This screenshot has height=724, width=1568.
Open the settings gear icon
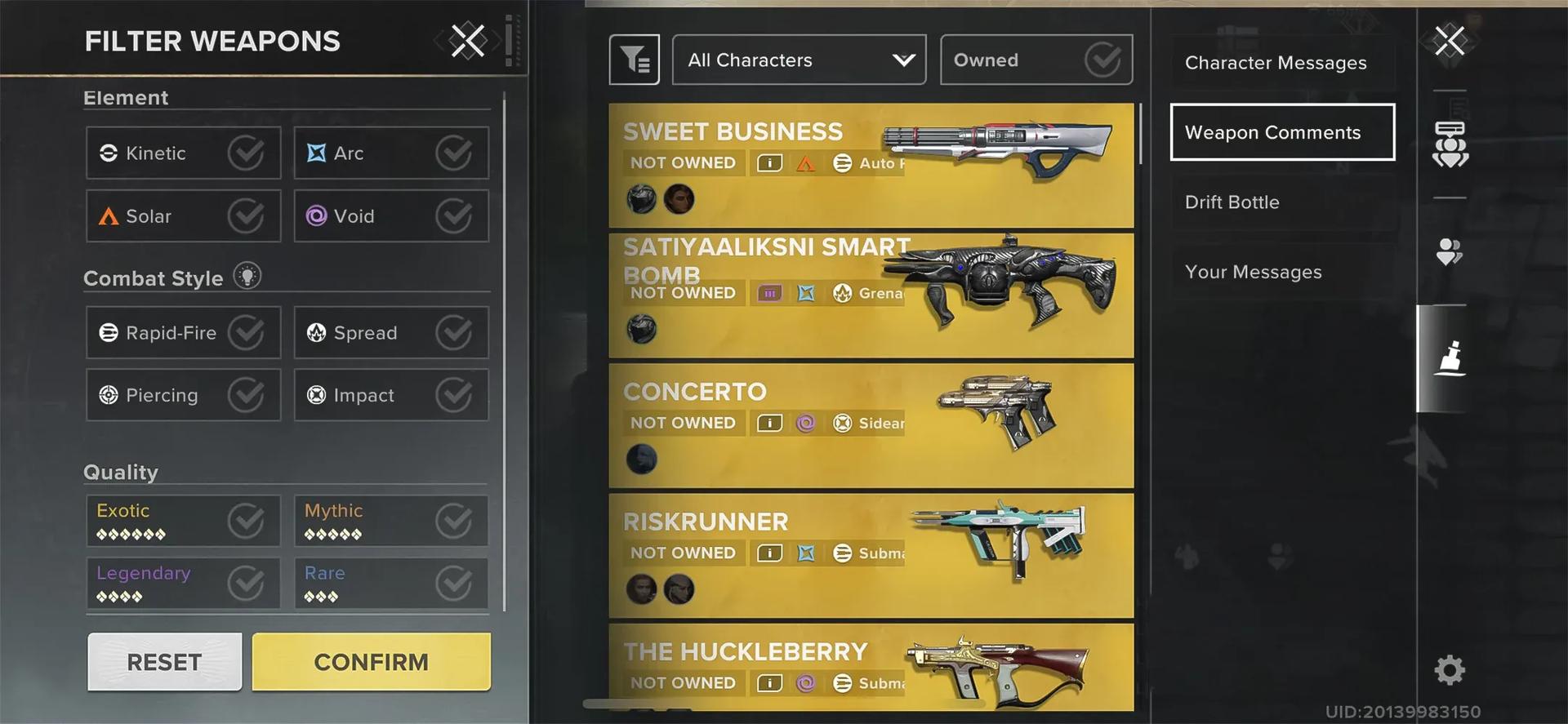1448,669
